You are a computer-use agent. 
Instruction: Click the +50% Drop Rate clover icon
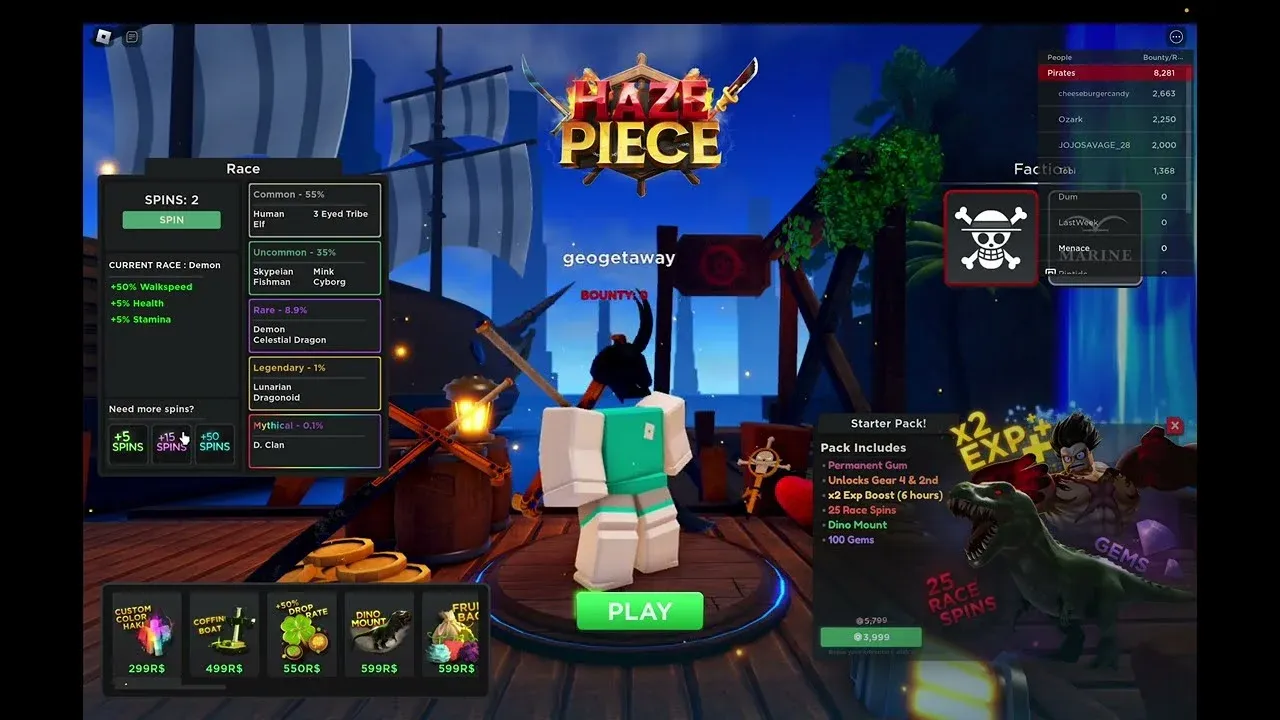click(x=300, y=634)
